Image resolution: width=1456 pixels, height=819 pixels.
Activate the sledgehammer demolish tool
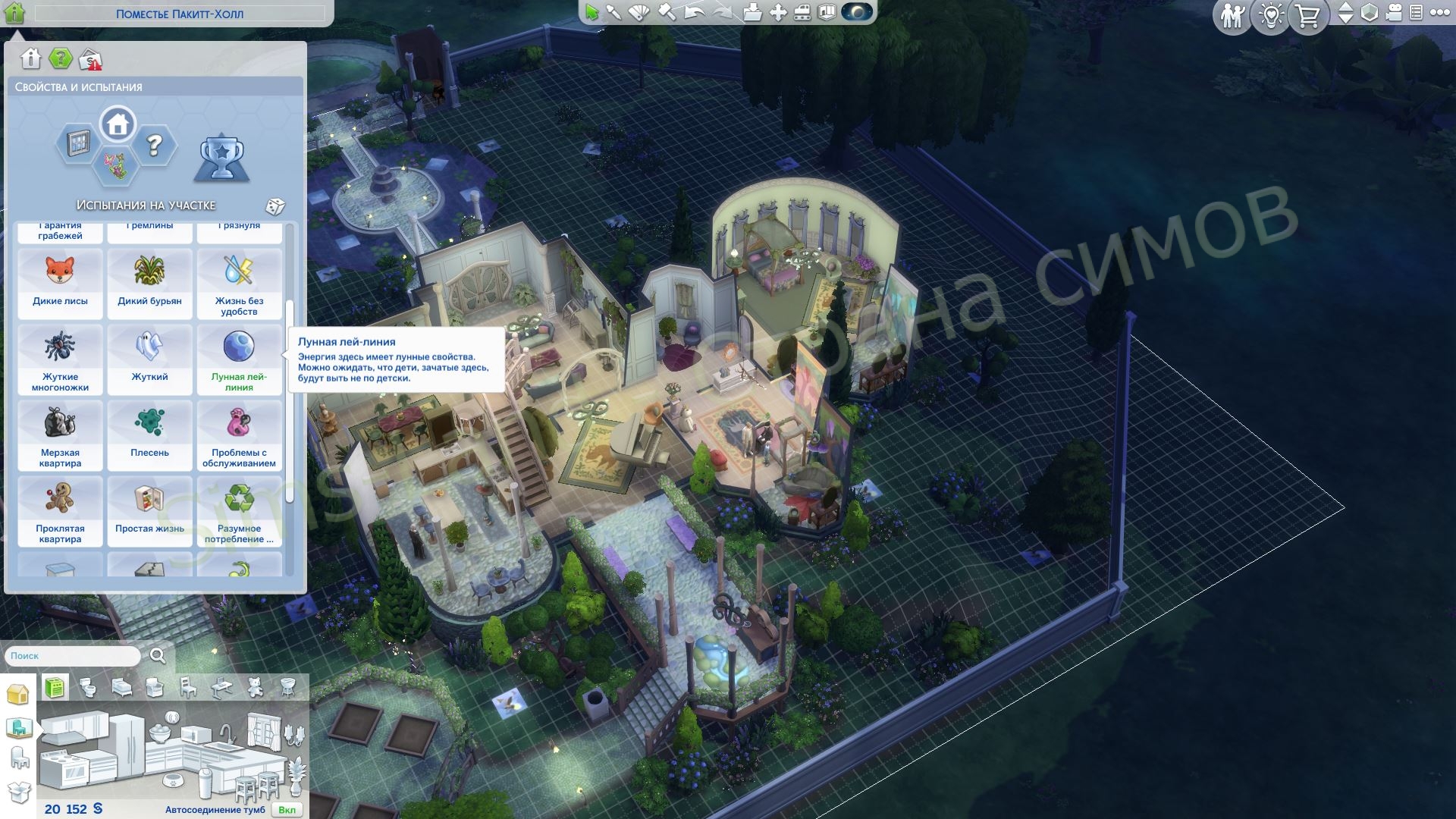coord(667,13)
